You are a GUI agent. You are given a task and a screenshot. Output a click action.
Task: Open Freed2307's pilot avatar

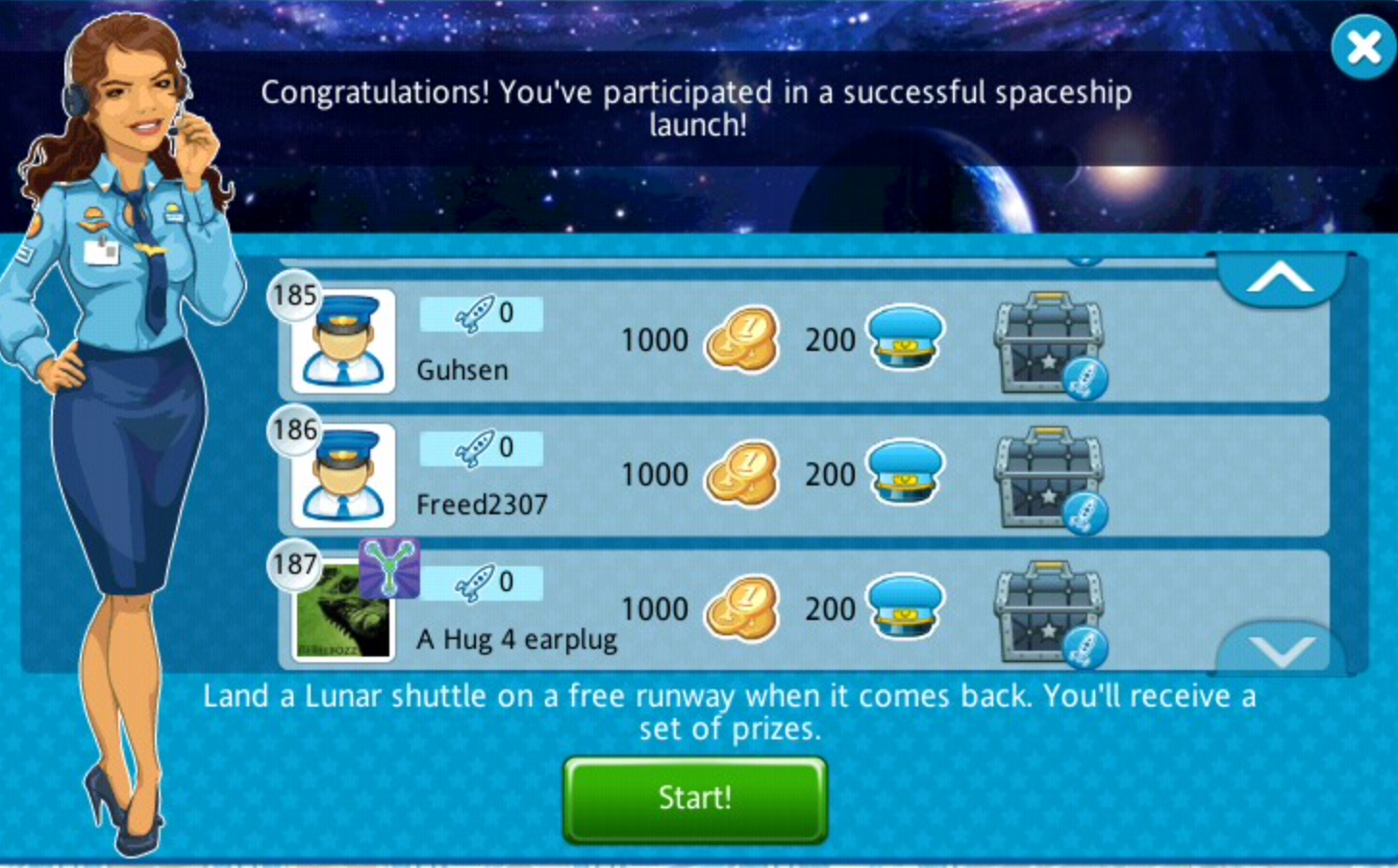point(343,477)
